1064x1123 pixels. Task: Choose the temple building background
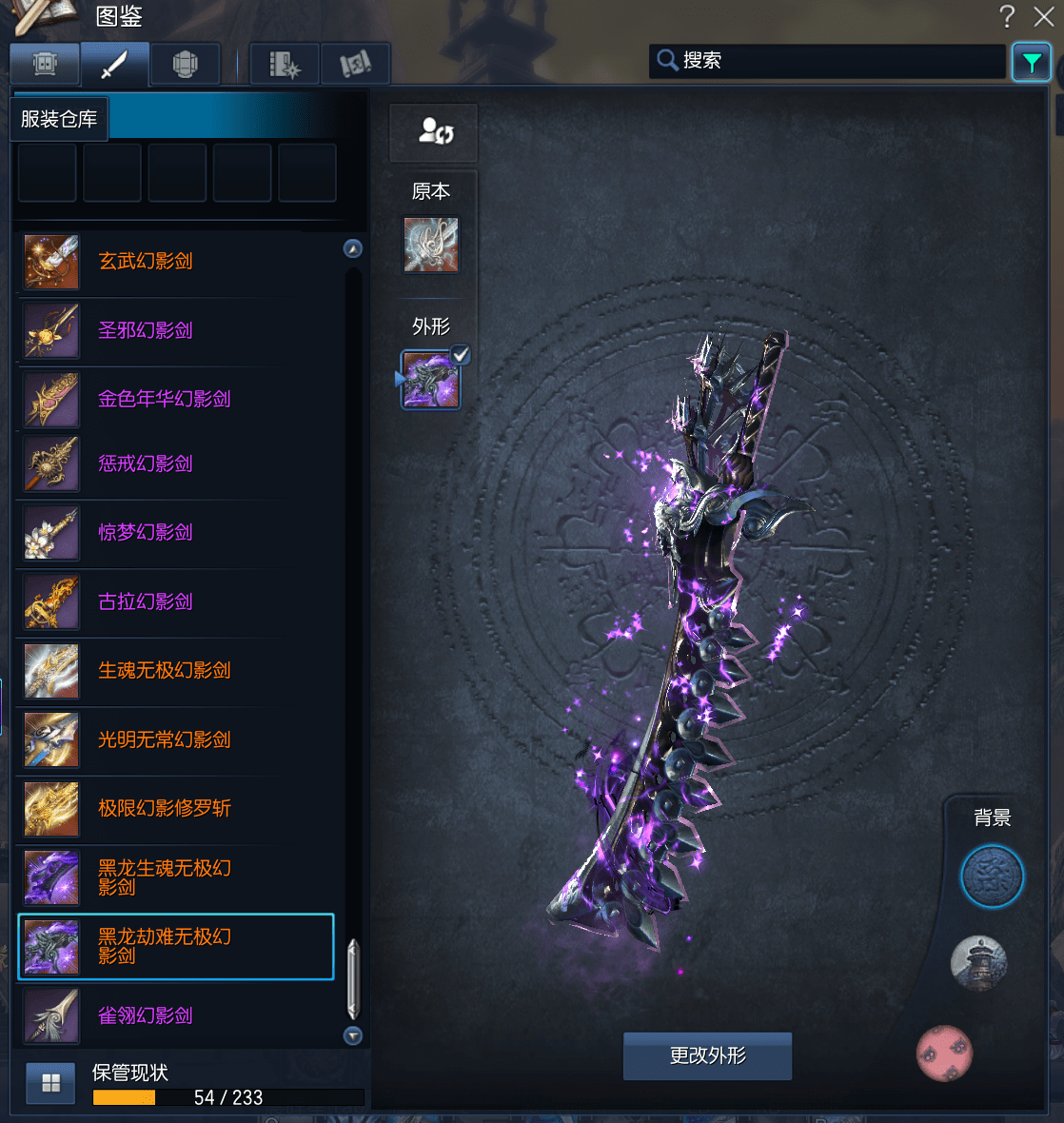(978, 962)
